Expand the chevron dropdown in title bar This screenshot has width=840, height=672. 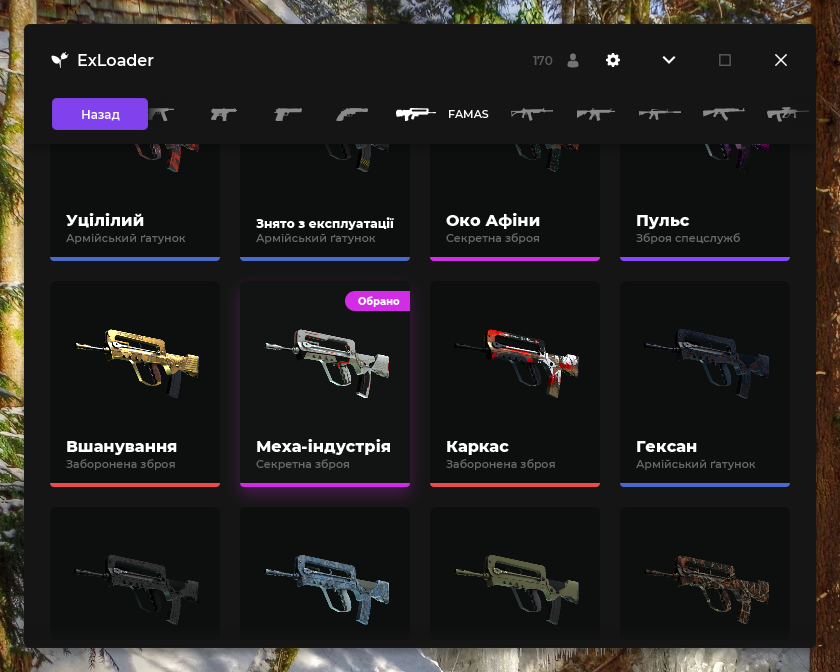[669, 60]
